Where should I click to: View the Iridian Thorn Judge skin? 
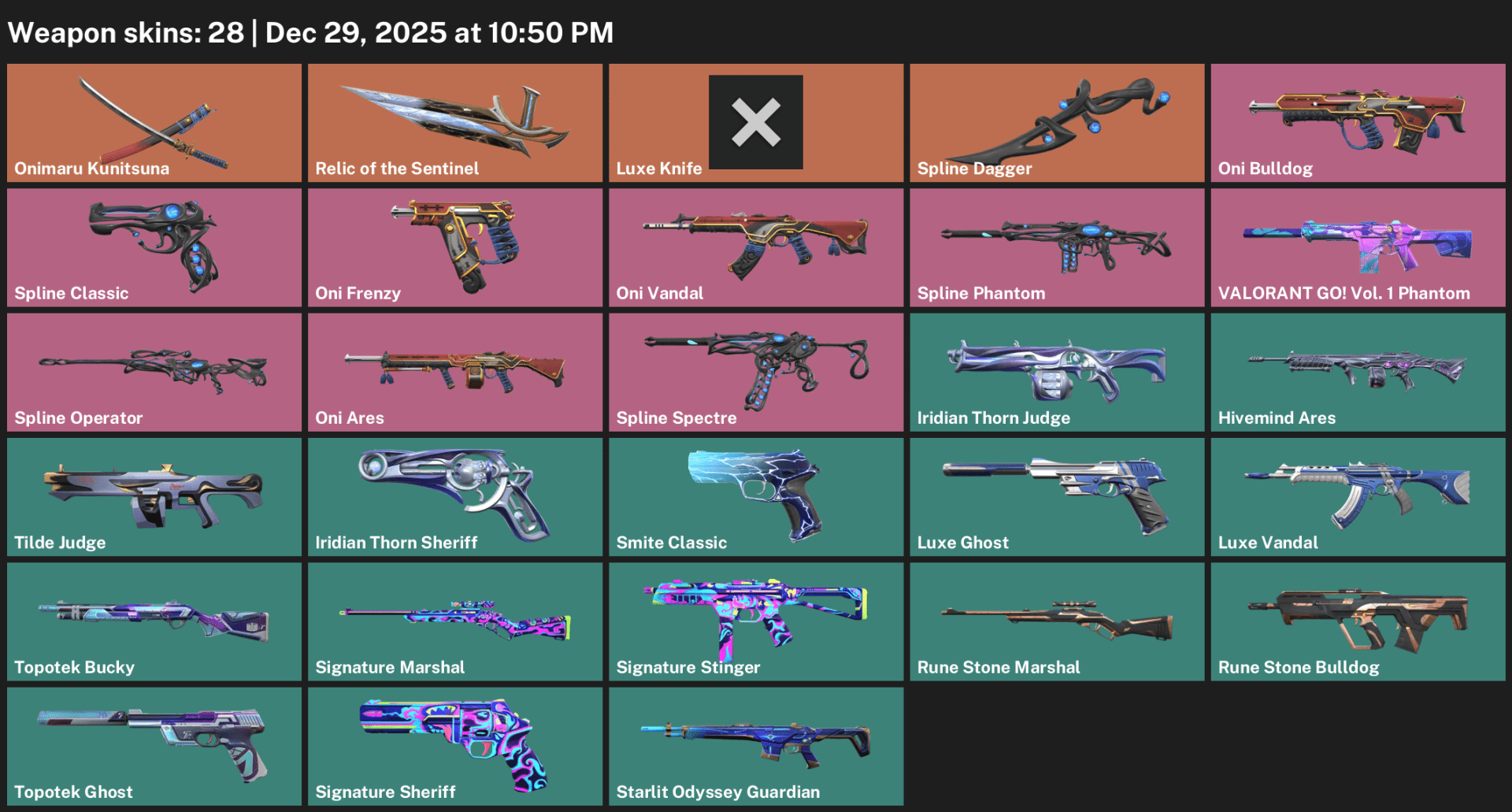[1056, 372]
